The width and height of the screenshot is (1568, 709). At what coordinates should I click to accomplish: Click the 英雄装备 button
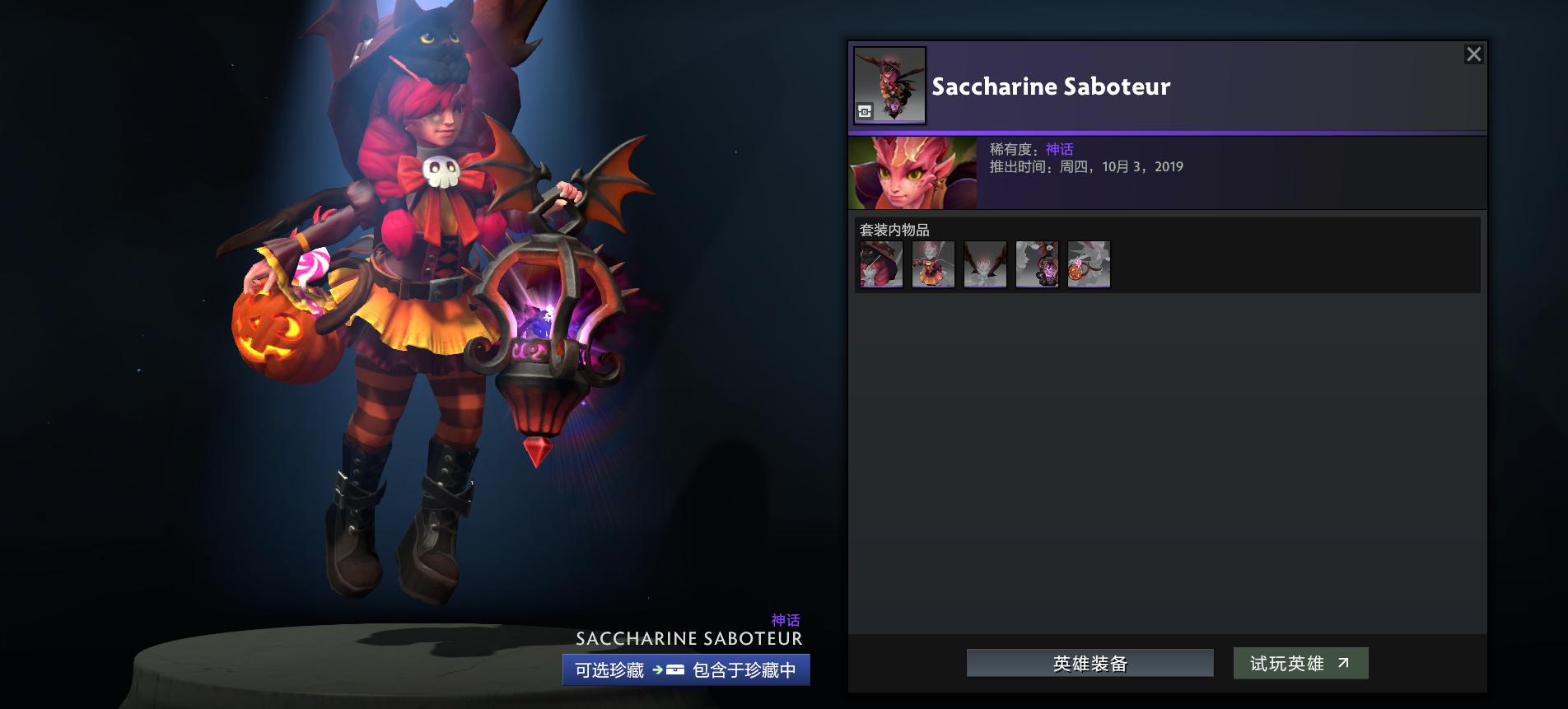click(x=1091, y=662)
